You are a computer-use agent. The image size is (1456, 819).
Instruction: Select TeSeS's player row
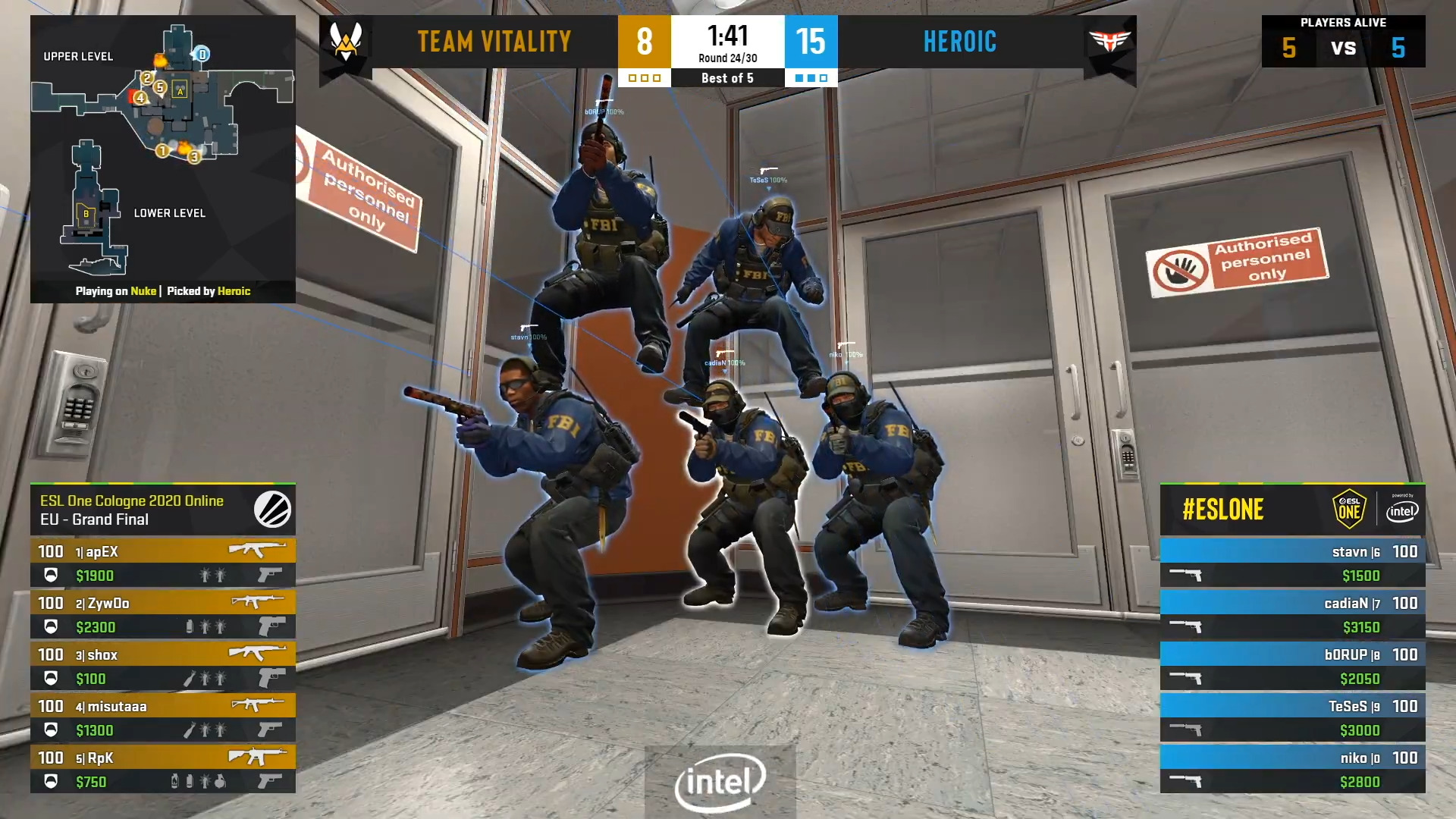(1292, 717)
